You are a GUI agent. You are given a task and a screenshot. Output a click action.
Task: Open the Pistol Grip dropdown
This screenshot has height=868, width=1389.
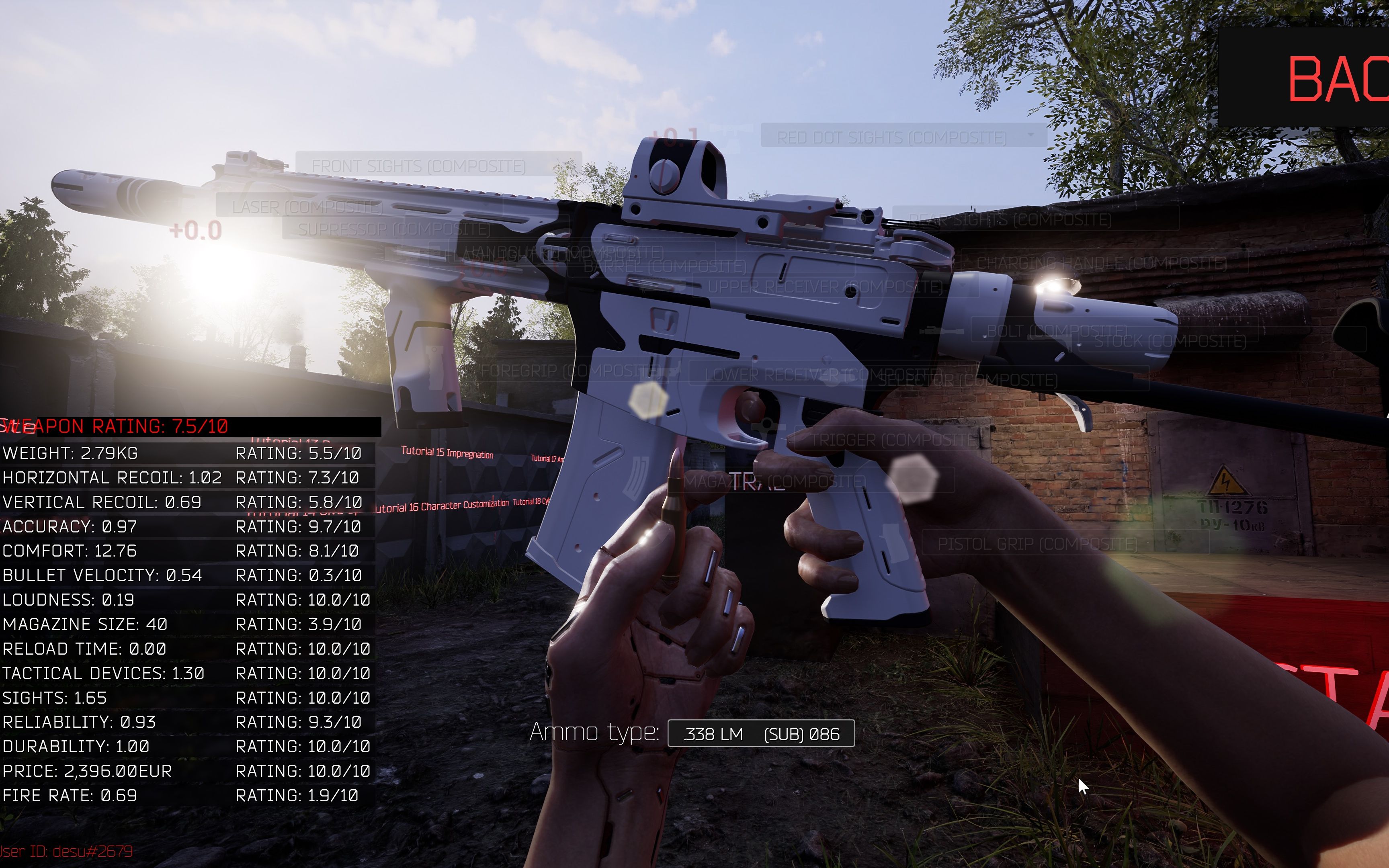[x=1037, y=543]
